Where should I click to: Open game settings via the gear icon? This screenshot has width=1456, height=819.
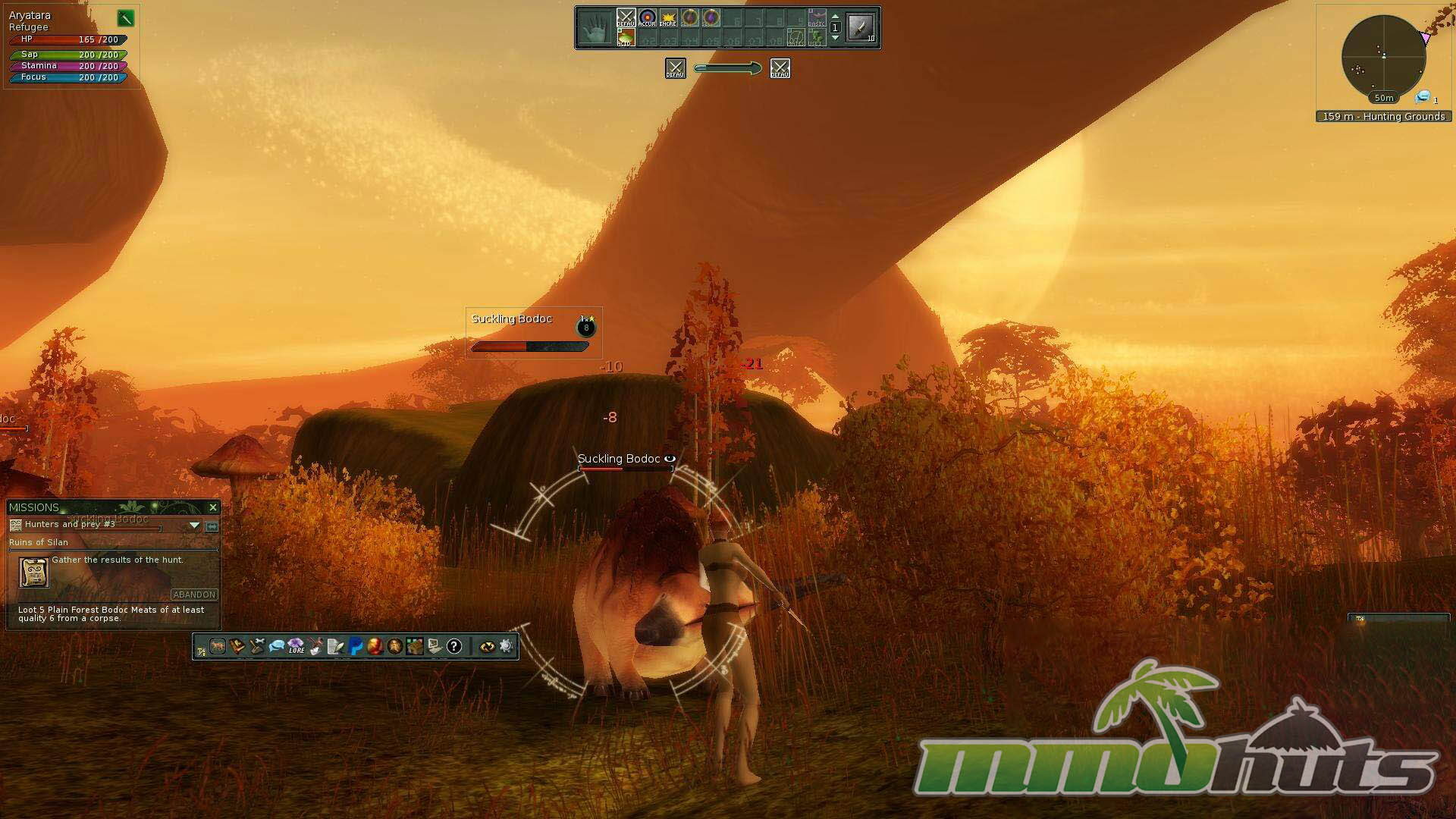pos(507,646)
